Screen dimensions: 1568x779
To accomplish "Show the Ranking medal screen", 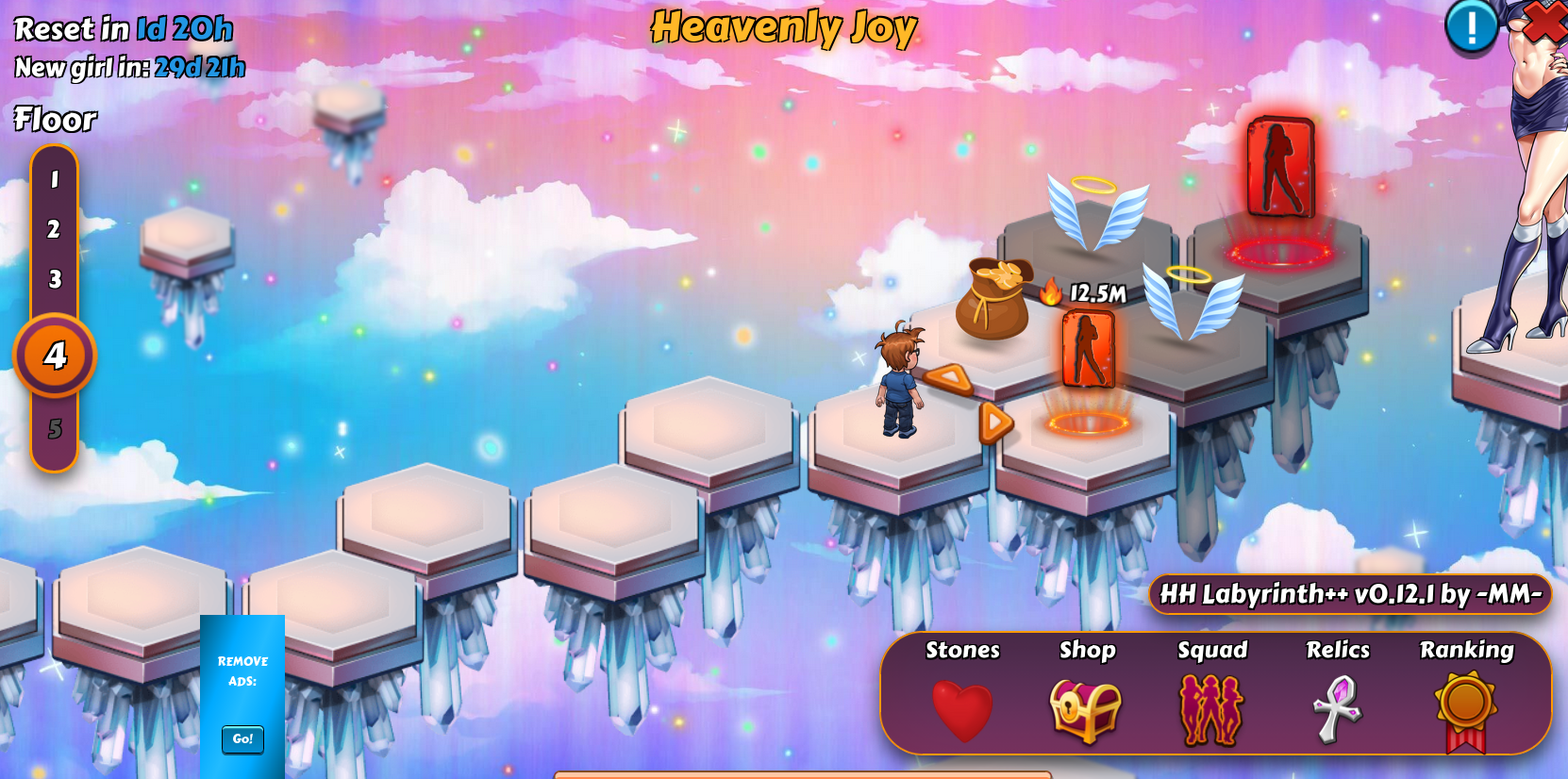I will pos(1465,709).
